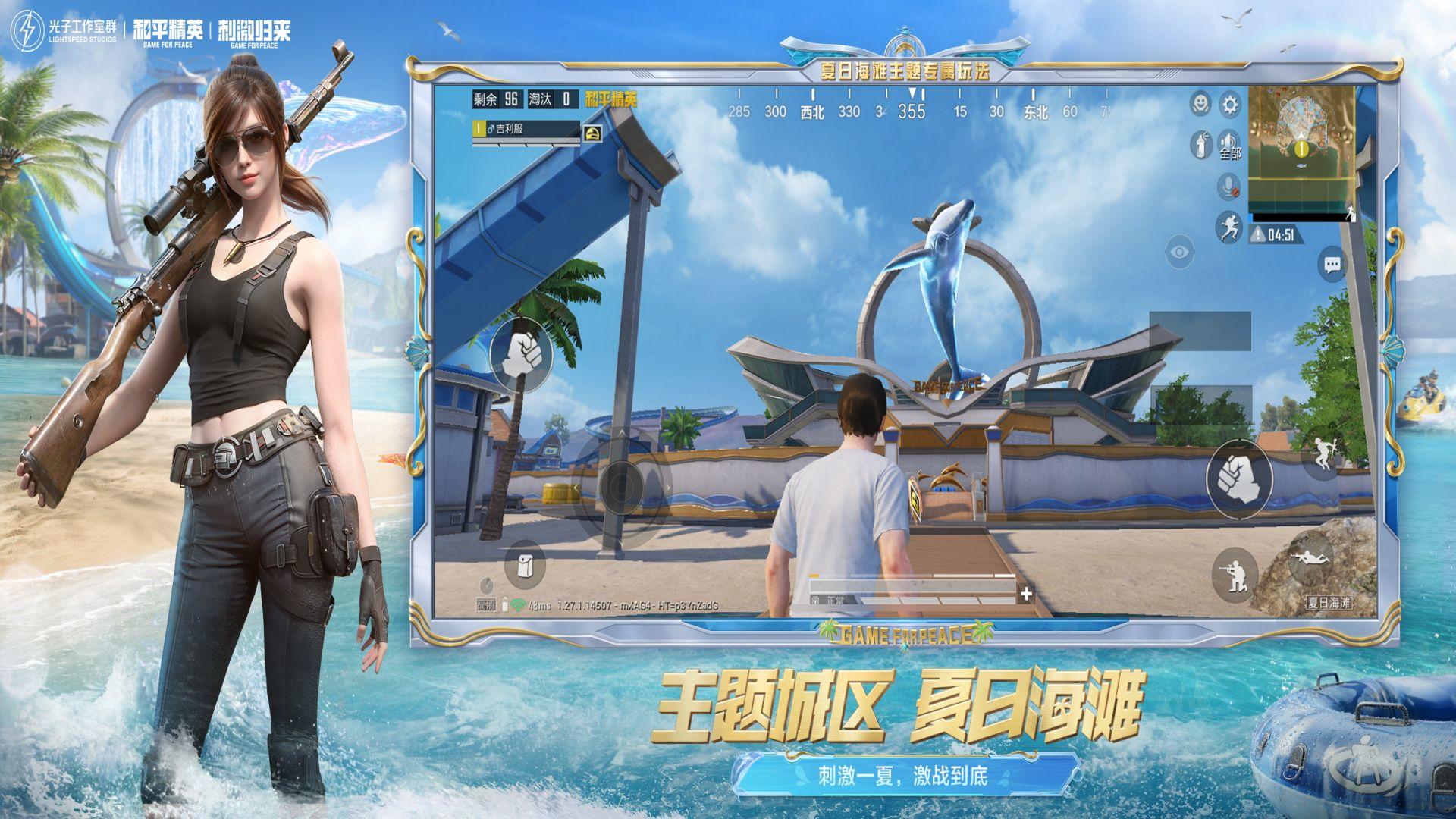1456x819 pixels.
Task: Click the eye free-look button
Action: (x=1179, y=252)
